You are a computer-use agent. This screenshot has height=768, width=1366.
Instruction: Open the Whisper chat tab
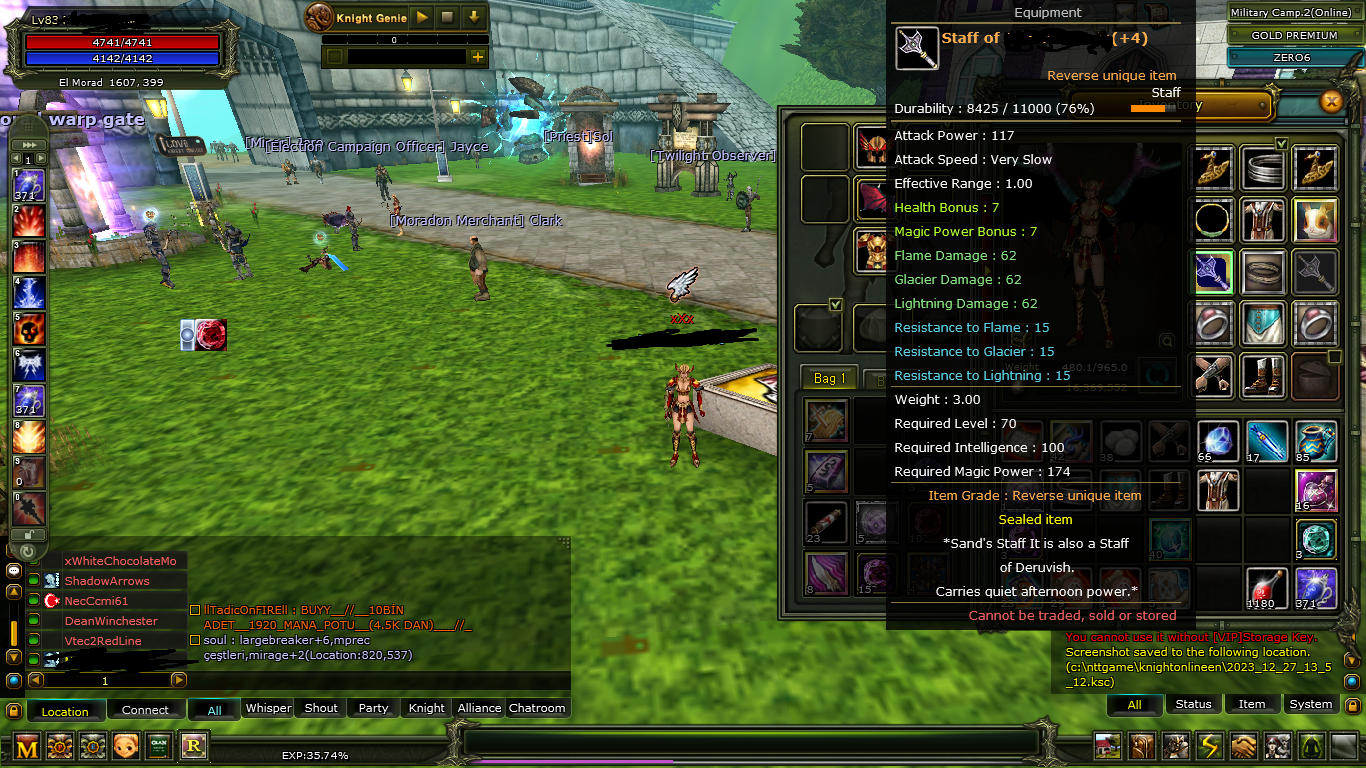[268, 708]
